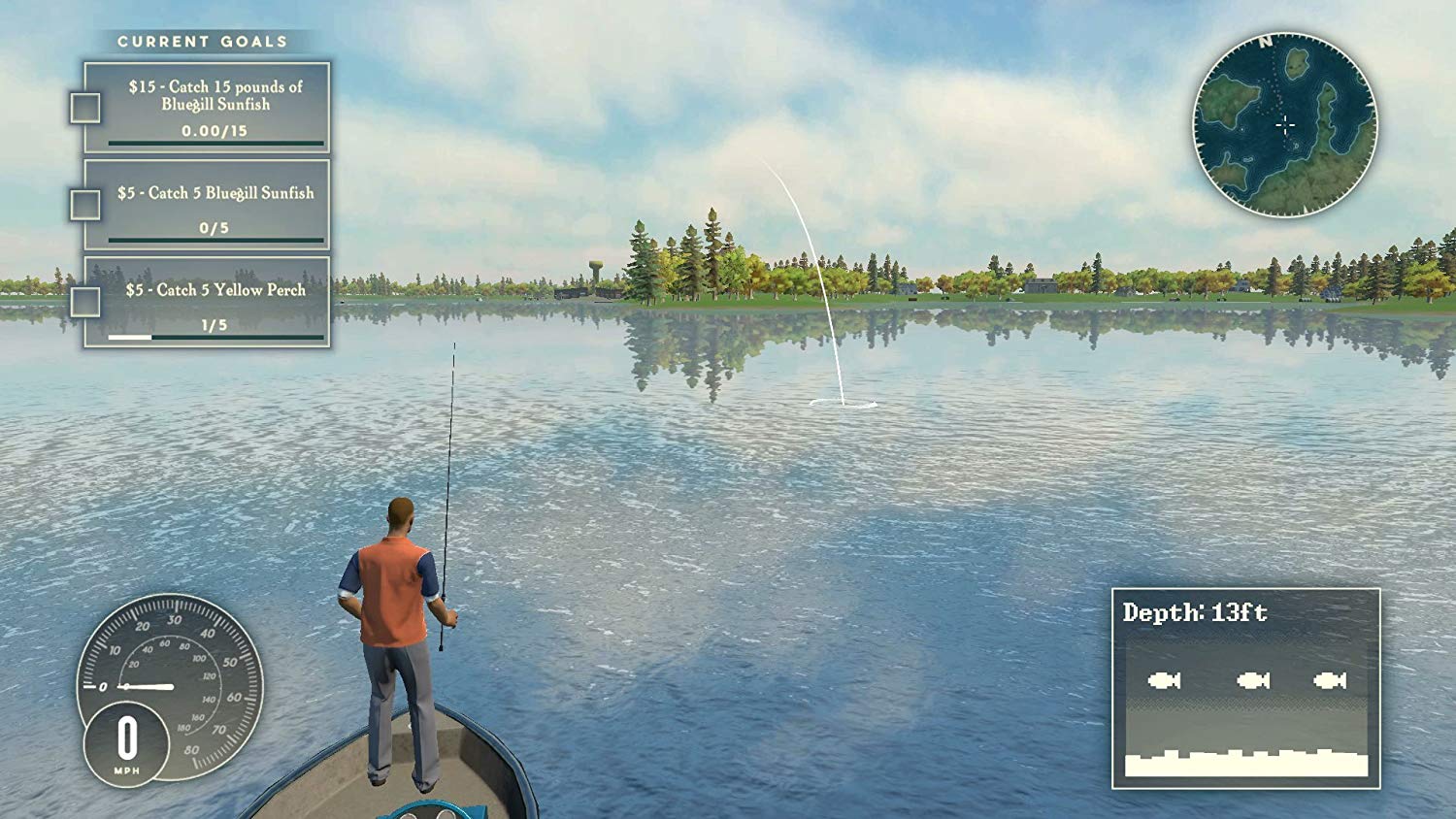Viewport: 1456px width, 819px height.
Task: Check the 15 pounds of Bluegill Sunfish goal box
Action: click(84, 107)
